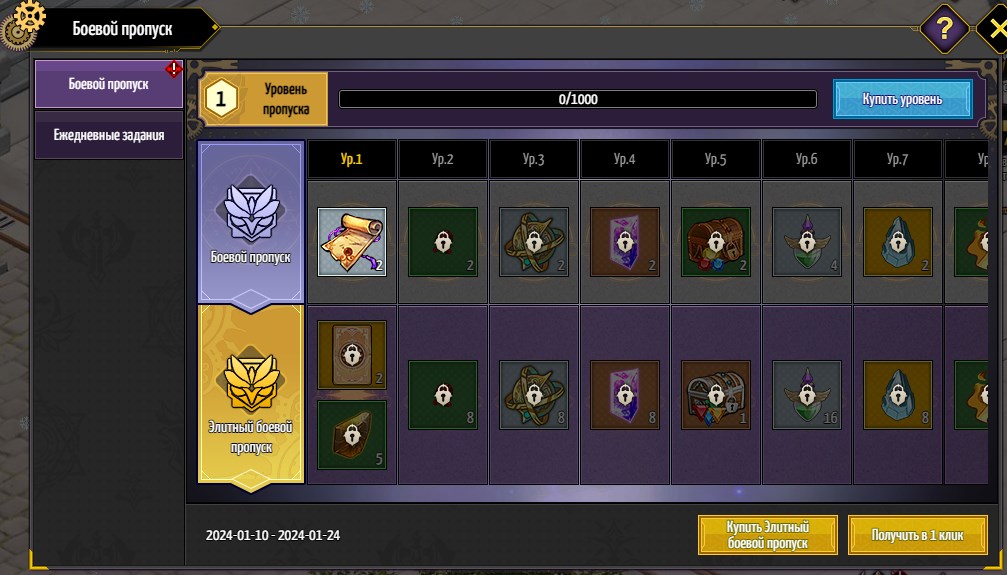Choose the elite level 7 blue crystal reward
Image resolution: width=1007 pixels, height=575 pixels.
click(x=897, y=395)
